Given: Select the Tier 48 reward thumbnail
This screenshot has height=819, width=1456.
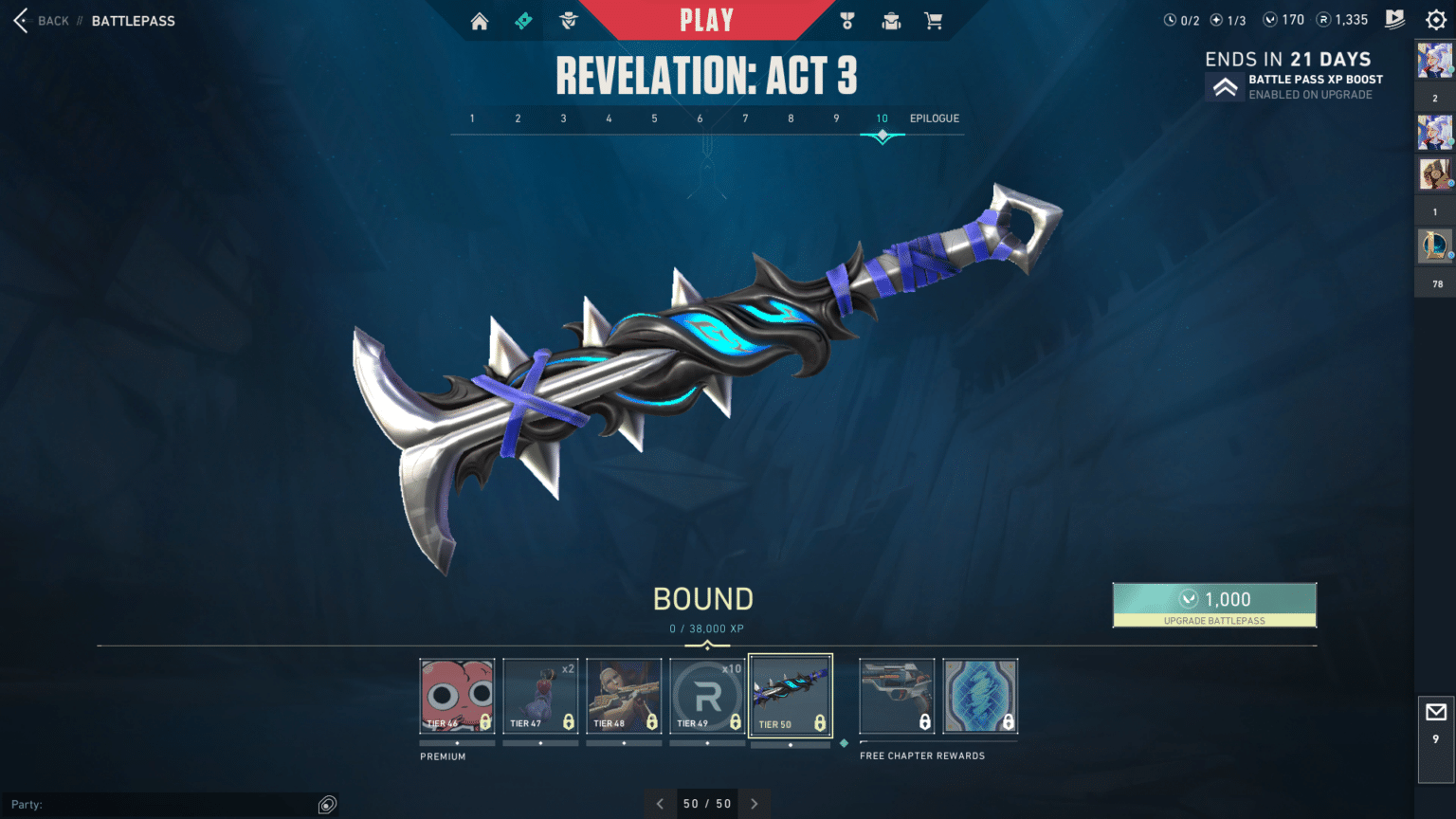Looking at the screenshot, I should pyautogui.click(x=624, y=696).
